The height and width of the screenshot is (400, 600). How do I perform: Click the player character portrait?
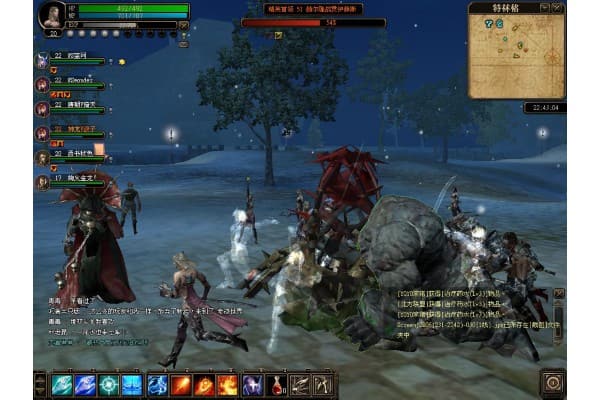point(51,14)
